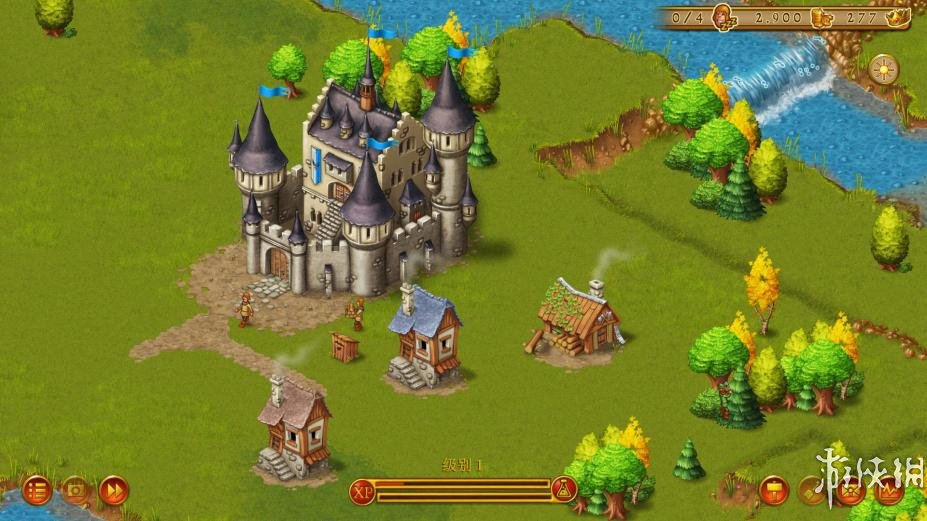Screen dimensions: 927x521
Task: Click the crown icon in the resource bar
Action: pos(897,16)
